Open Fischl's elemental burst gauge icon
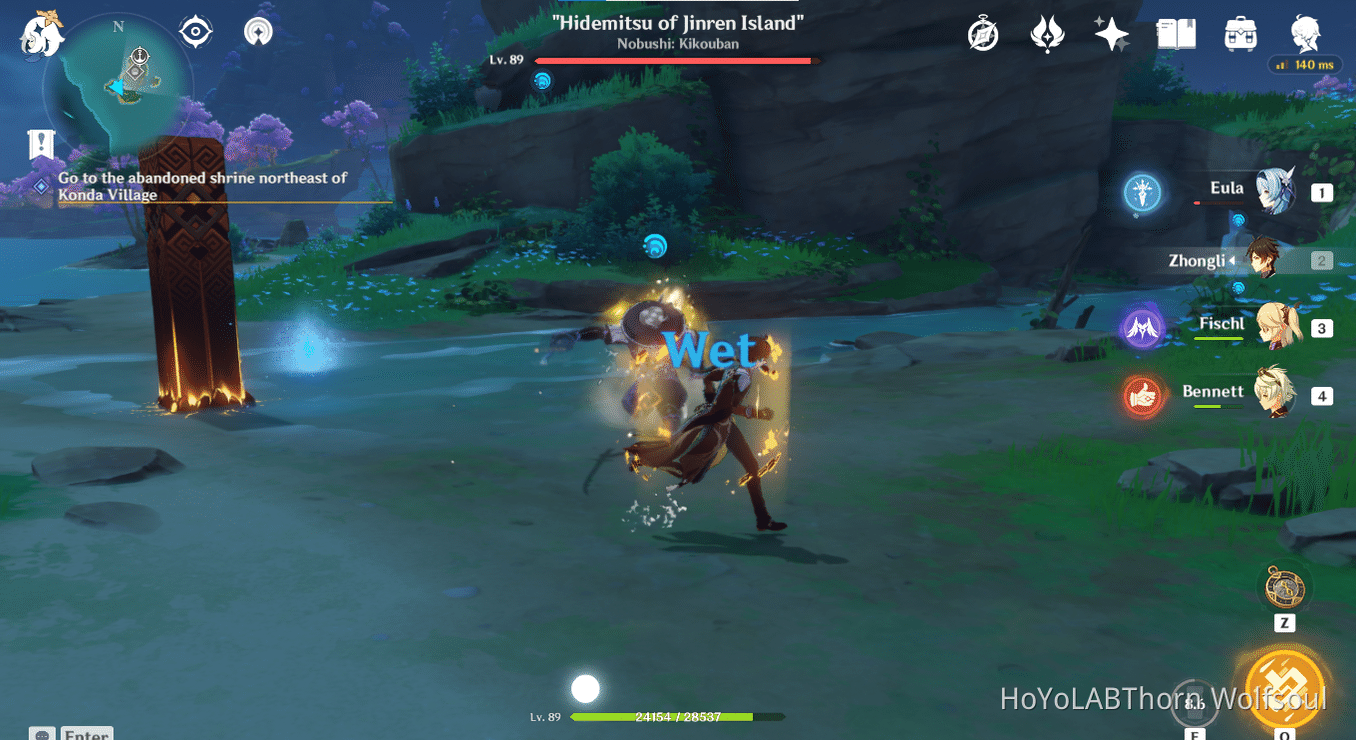1356x740 pixels. point(1142,327)
